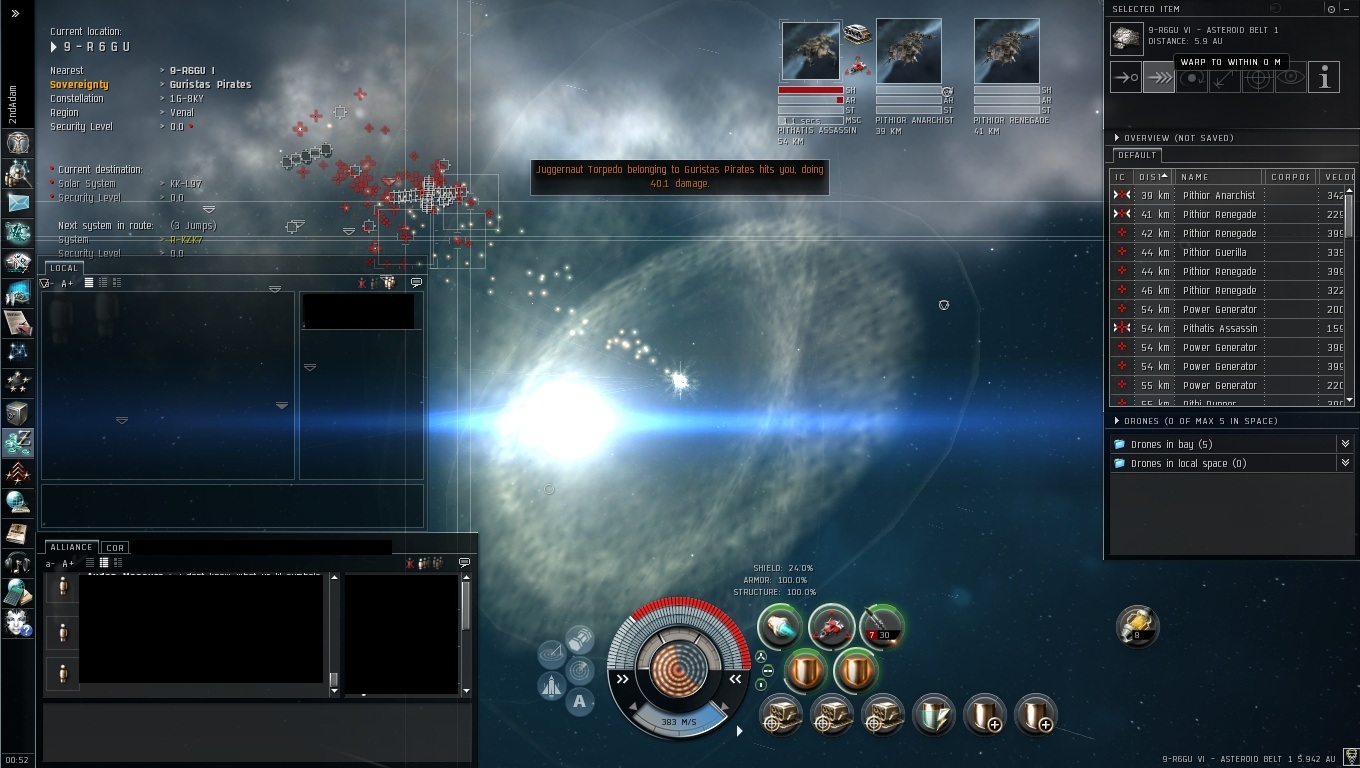Show info for the selected item

(1324, 78)
